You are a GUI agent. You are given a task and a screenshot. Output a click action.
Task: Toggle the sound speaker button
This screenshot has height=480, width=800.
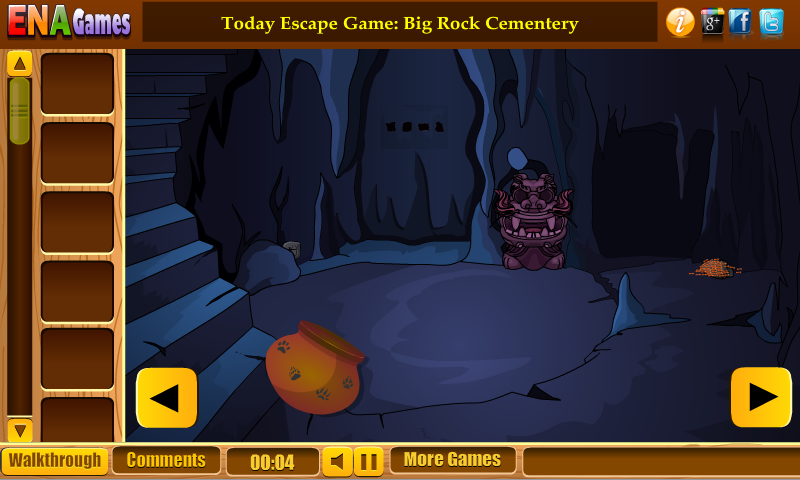click(337, 462)
